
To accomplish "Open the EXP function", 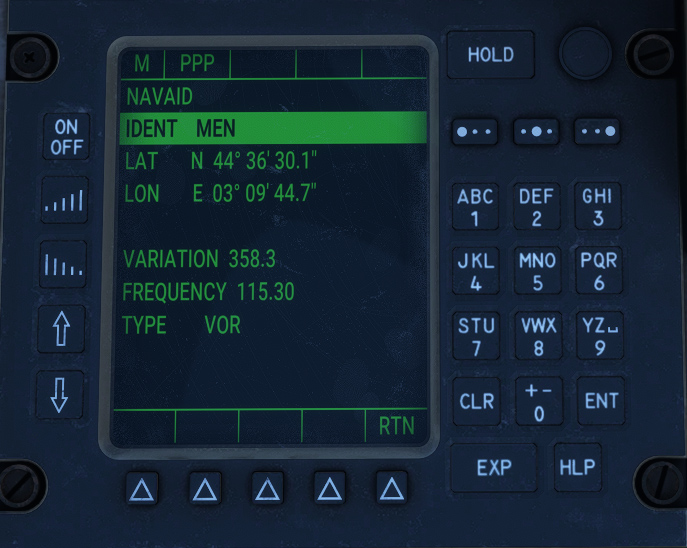I will [493, 467].
